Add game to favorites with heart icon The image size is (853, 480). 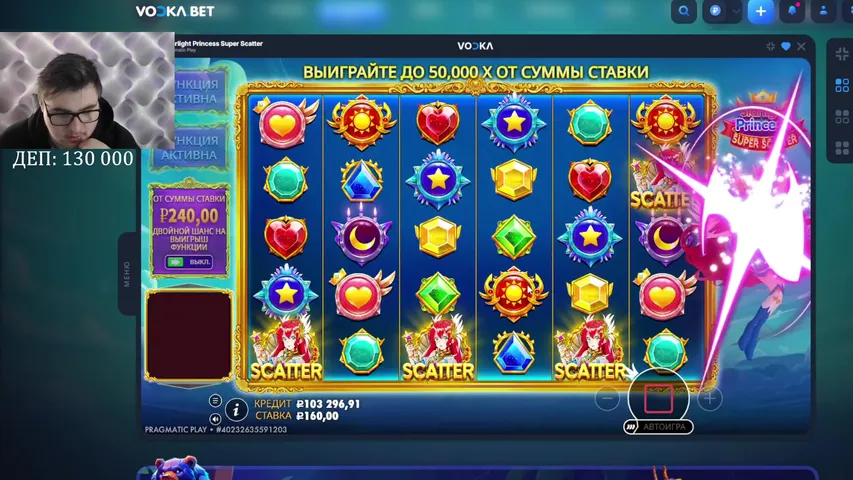786,46
